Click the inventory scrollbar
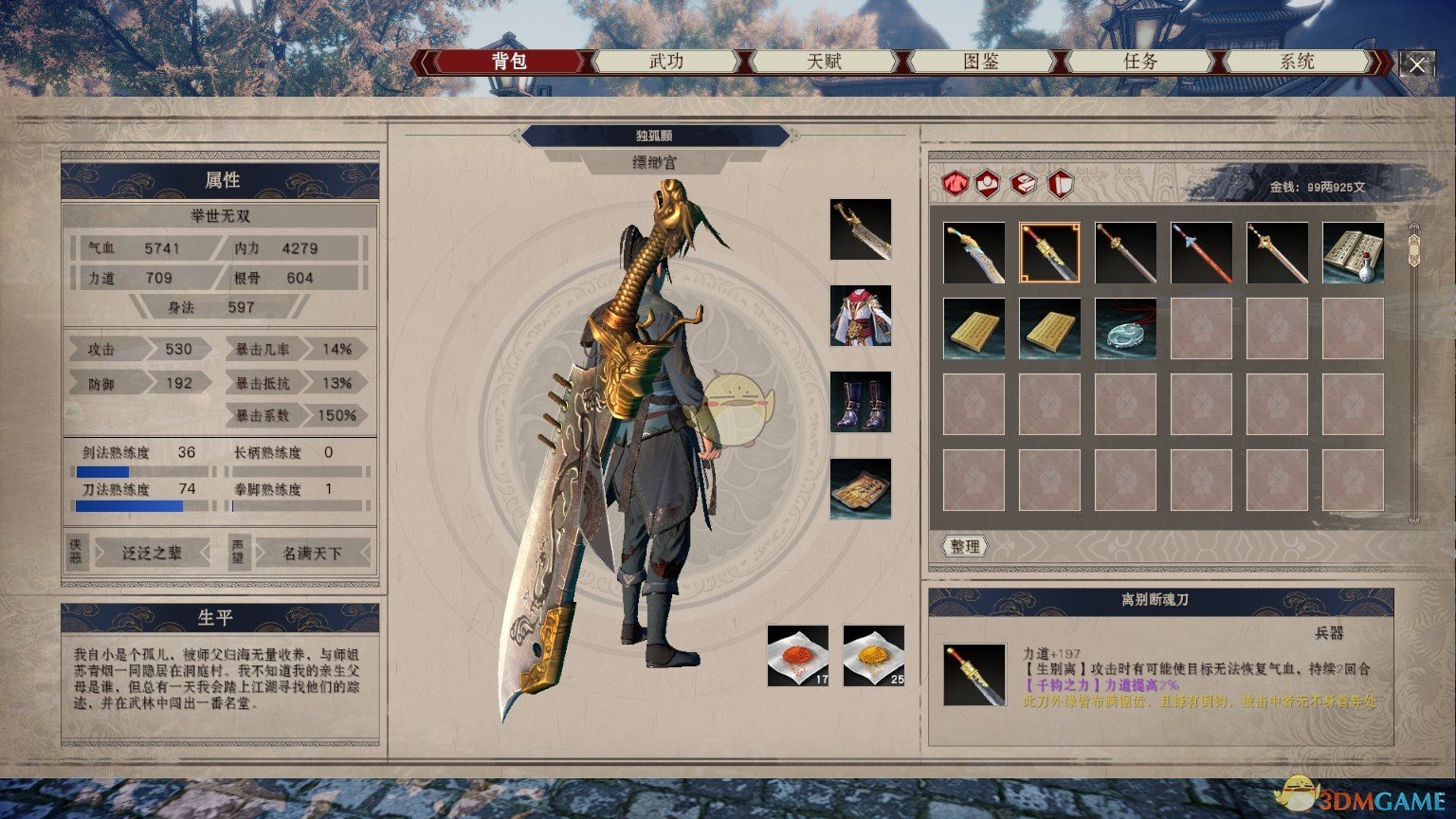Screen dimensions: 1456x819 click(x=1414, y=372)
